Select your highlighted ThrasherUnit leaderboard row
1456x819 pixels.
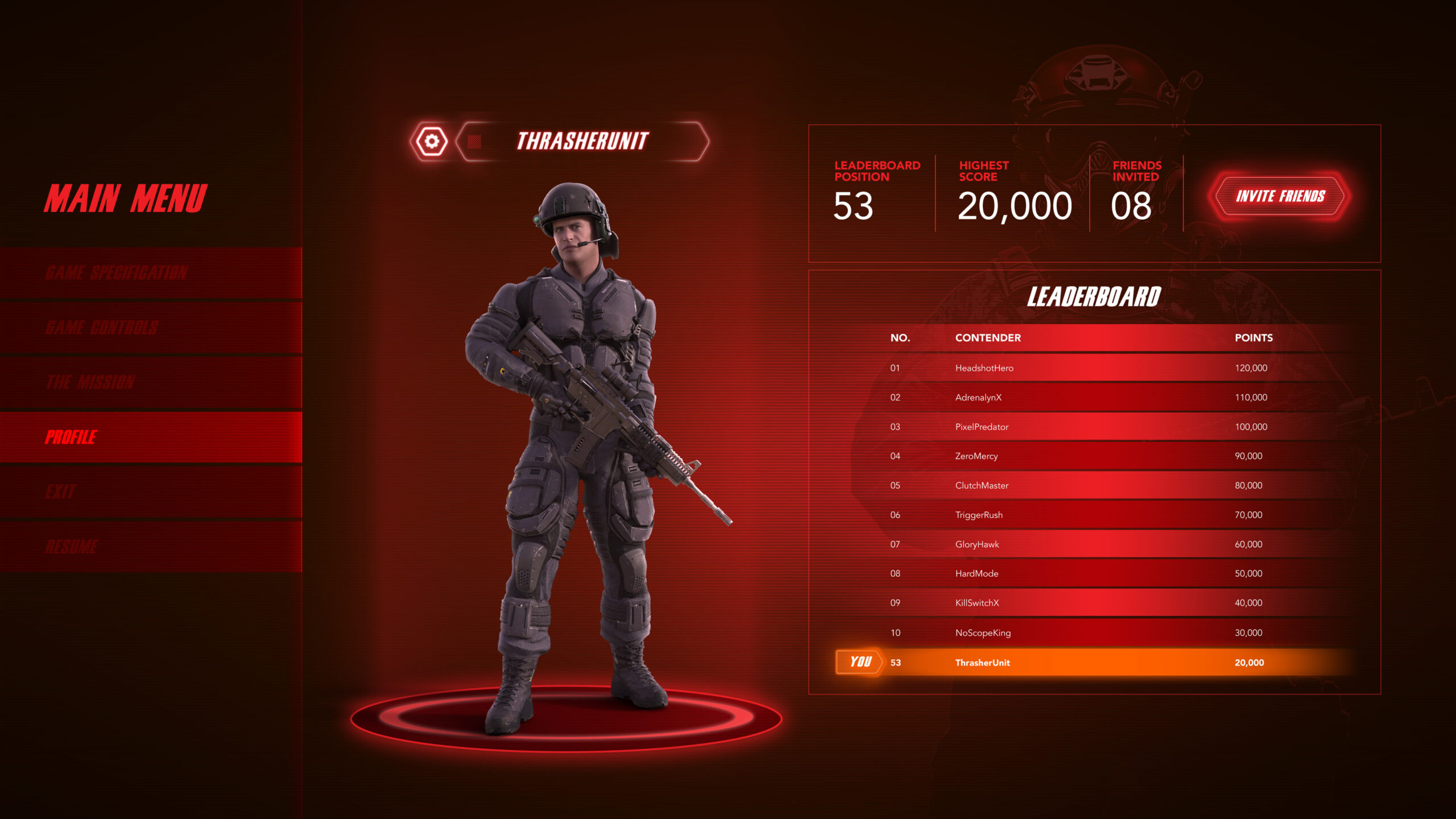(1081, 663)
